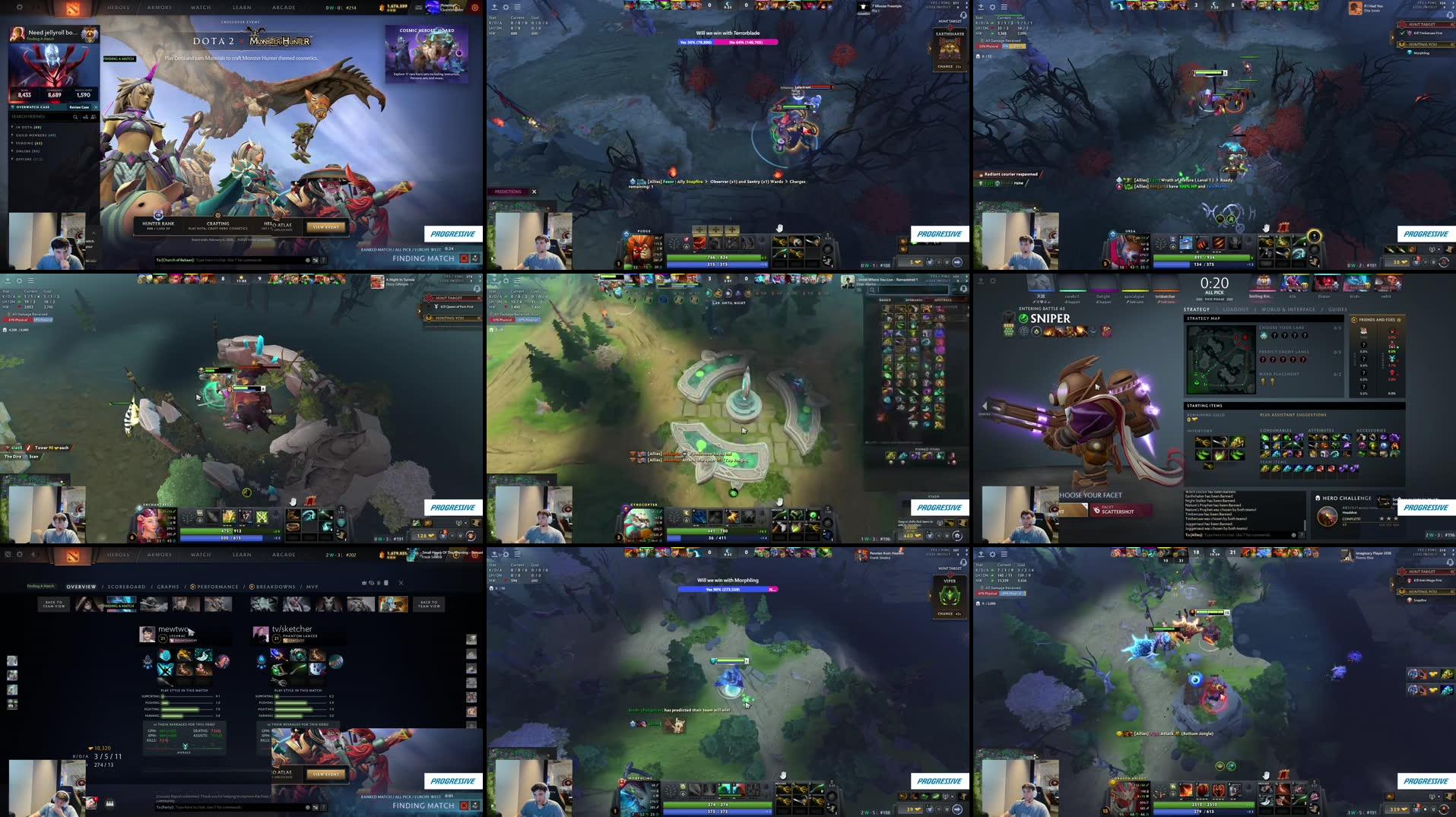Viewport: 1456px width, 817px height.
Task: Open the facet selection dropdown arrow
Action: coord(1085,505)
